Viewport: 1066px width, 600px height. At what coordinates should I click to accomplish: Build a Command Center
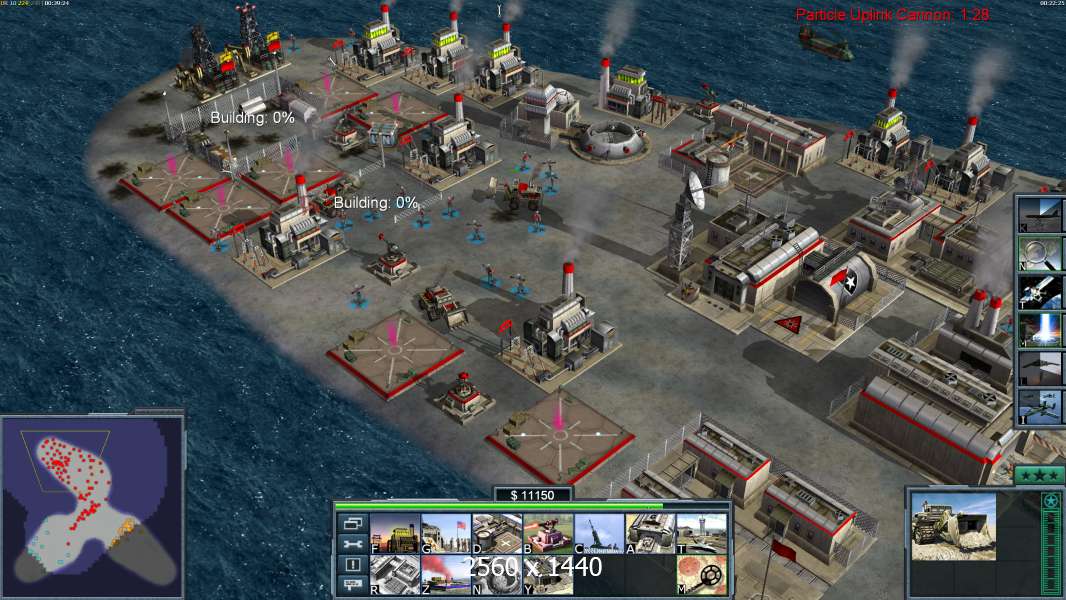pyautogui.click(x=548, y=575)
